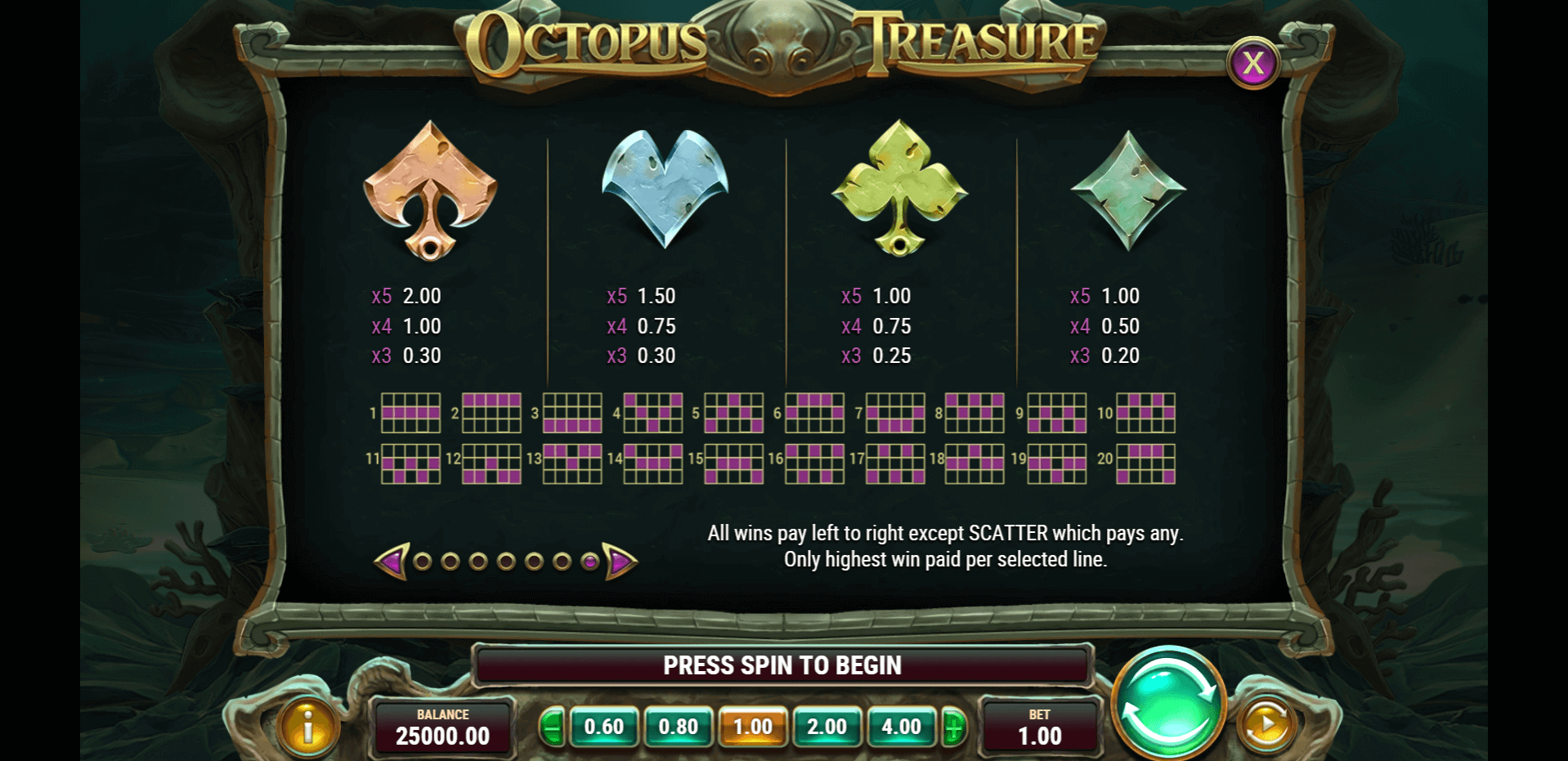Go to the previous paytable page
Image resolution: width=1568 pixels, height=761 pixels.
pos(391,562)
